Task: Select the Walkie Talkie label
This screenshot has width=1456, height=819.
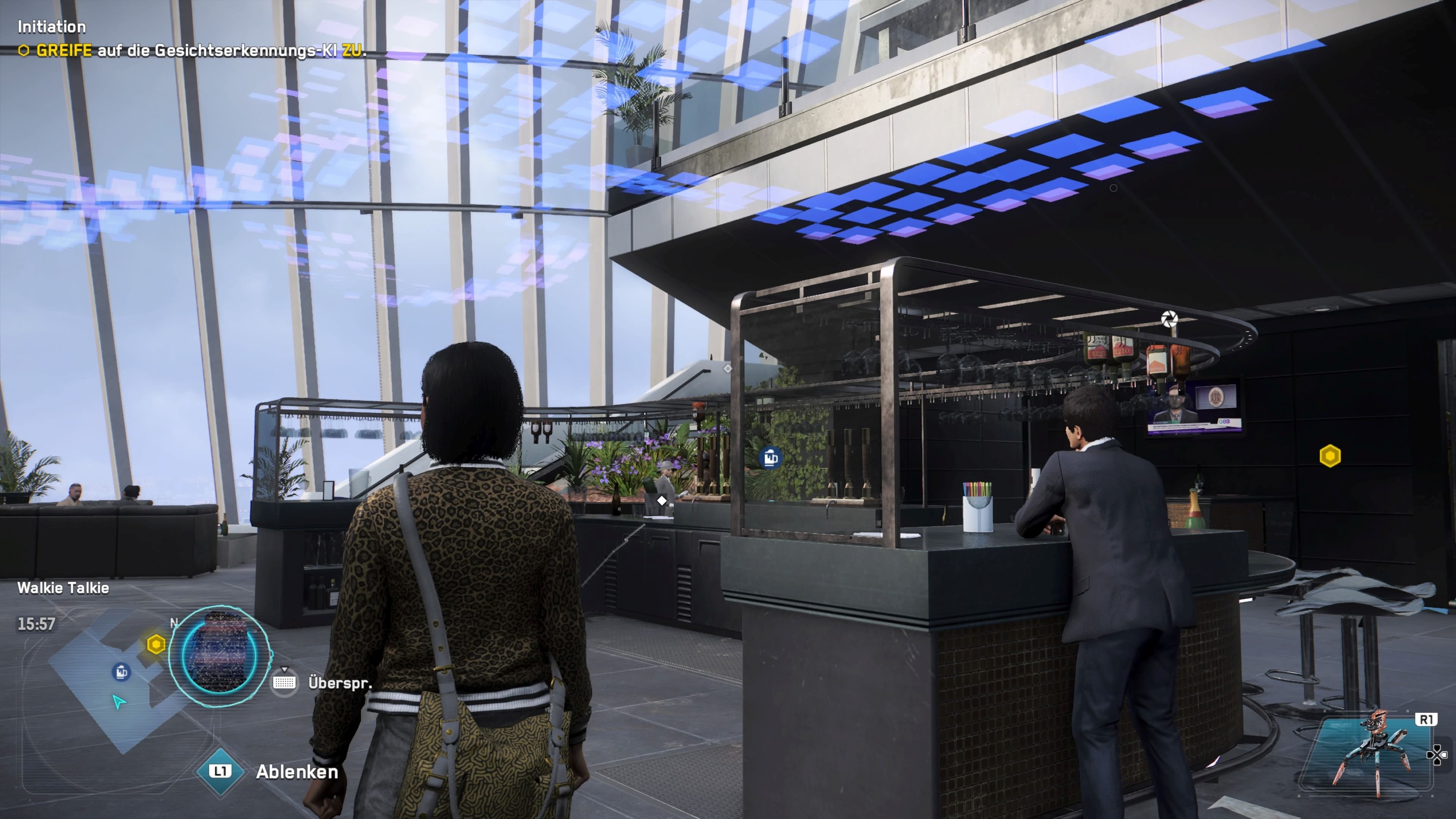Action: [64, 588]
